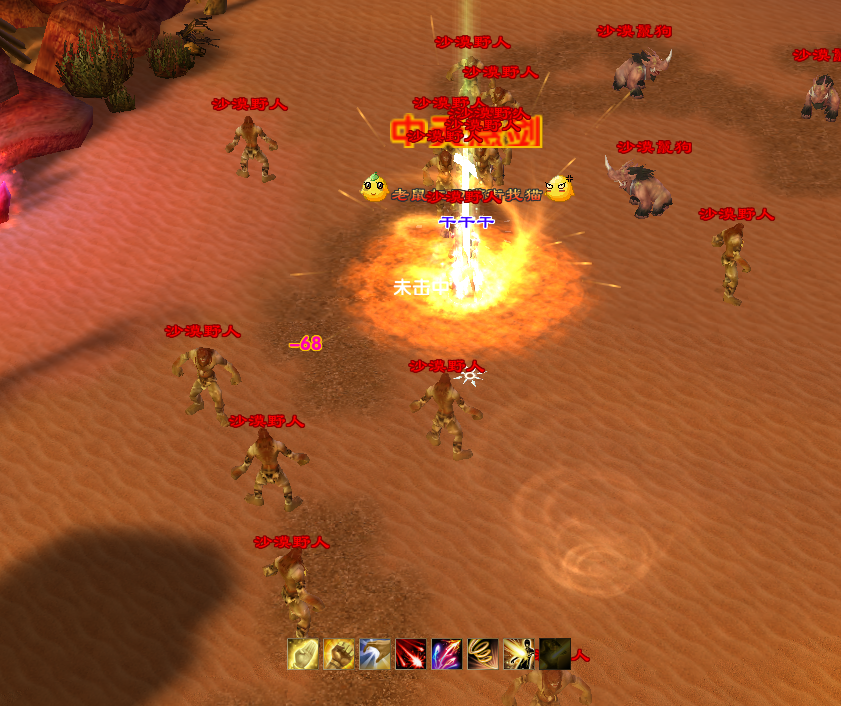Select the dark dimmed skill slot
The width and height of the screenshot is (841, 706).
point(555,654)
